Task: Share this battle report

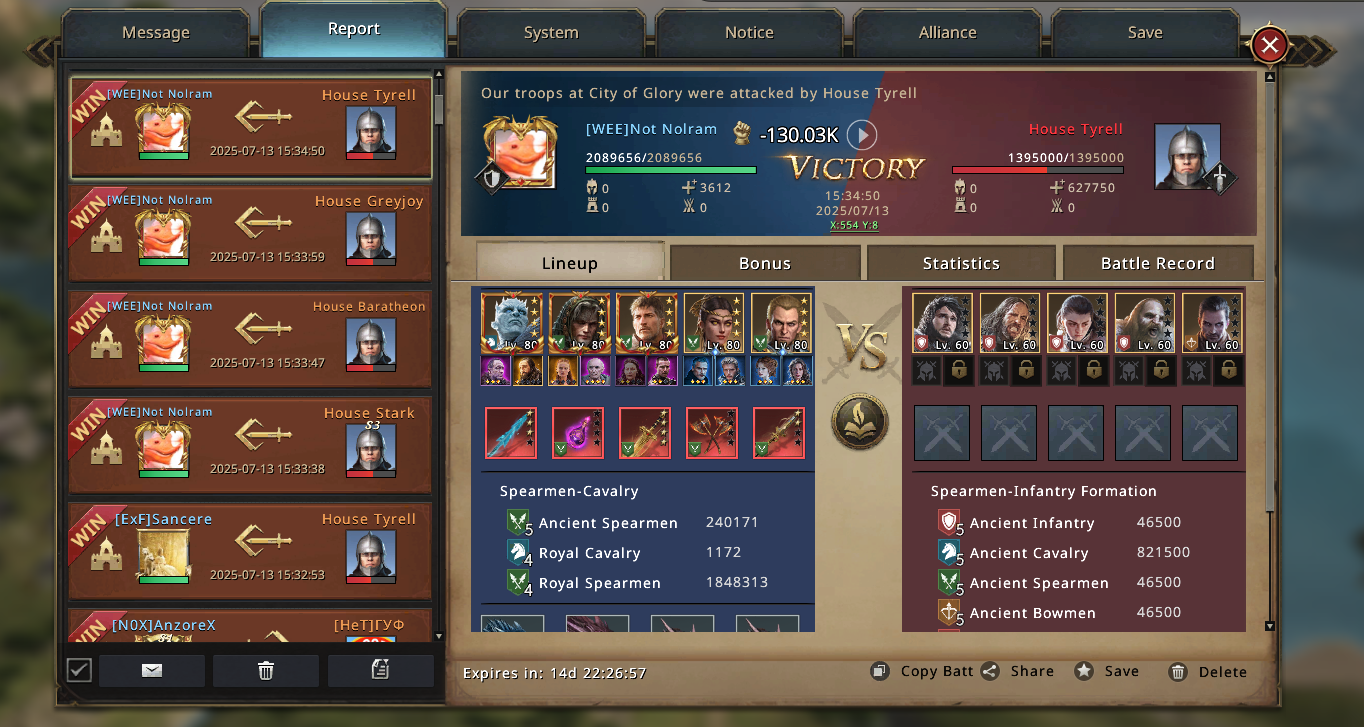Action: (x=1018, y=671)
